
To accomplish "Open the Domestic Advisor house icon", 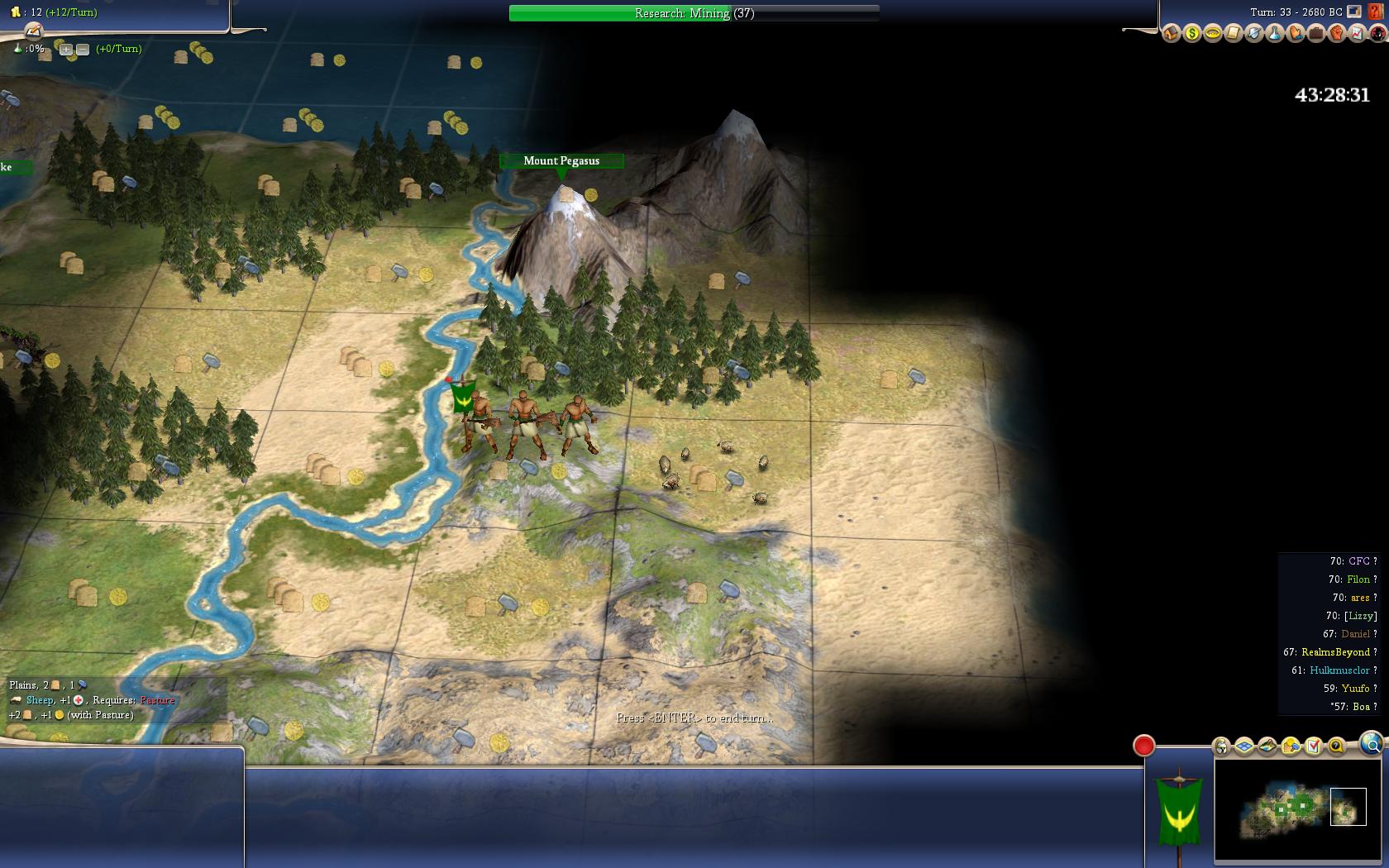I will [1171, 34].
